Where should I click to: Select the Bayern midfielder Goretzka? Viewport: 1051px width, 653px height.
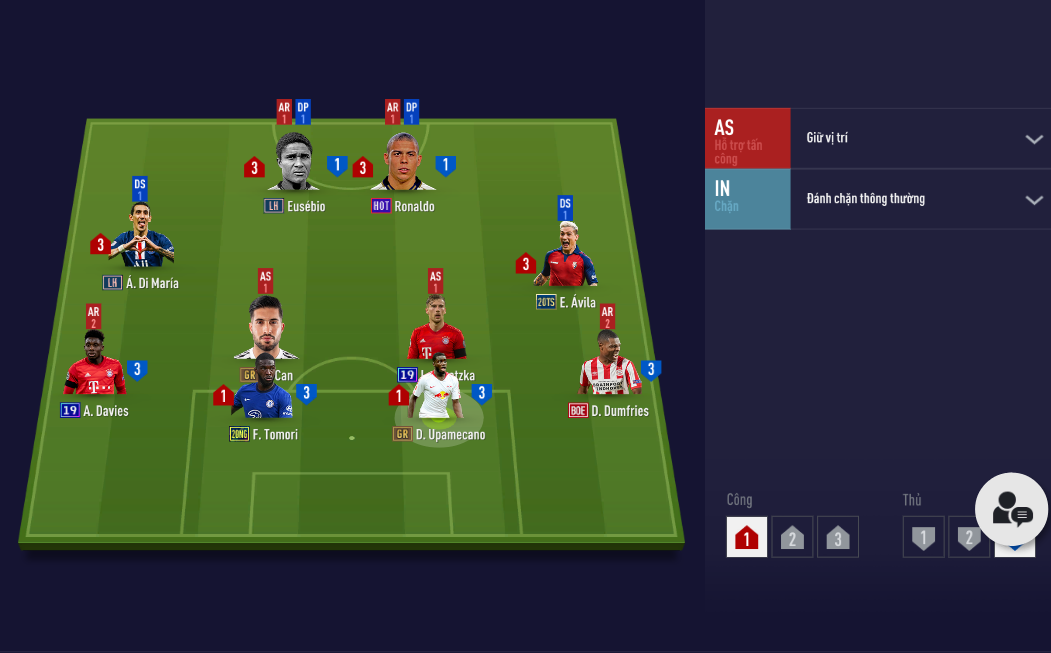coord(436,331)
